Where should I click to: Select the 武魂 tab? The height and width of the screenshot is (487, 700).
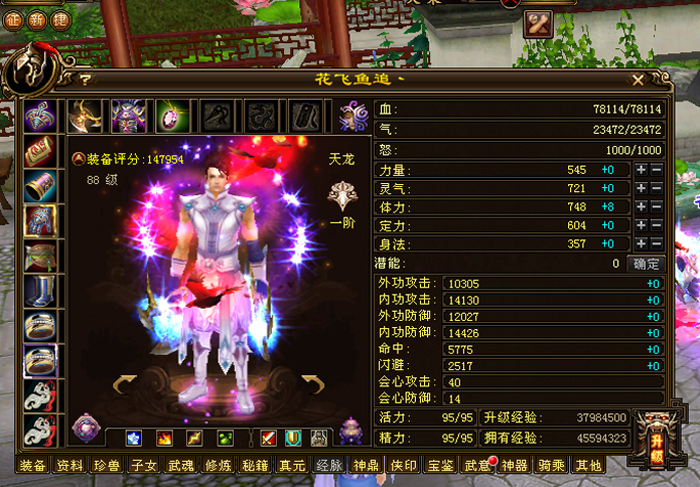click(x=181, y=465)
